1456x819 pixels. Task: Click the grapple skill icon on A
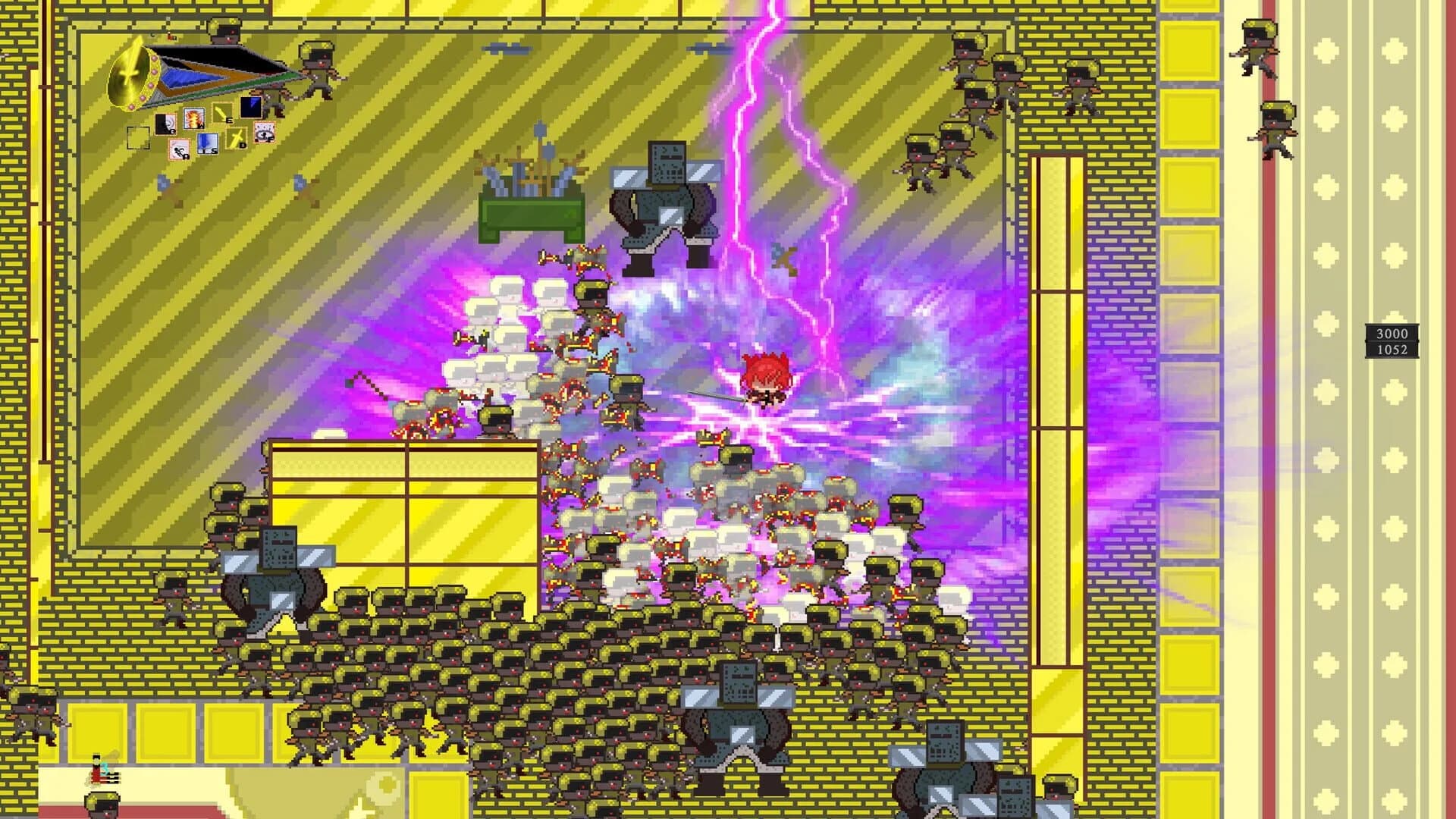pyautogui.click(x=179, y=149)
